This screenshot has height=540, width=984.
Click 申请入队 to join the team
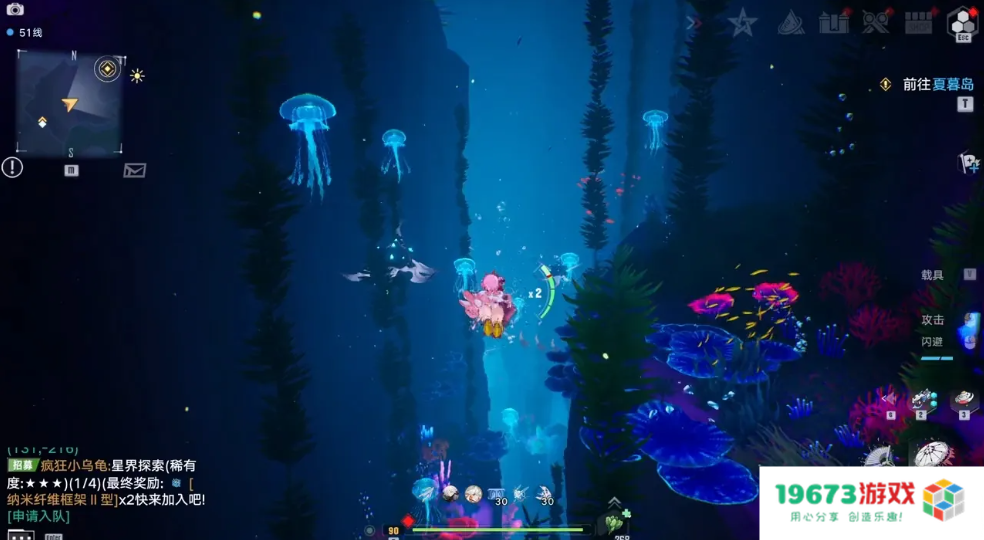pyautogui.click(x=38, y=516)
